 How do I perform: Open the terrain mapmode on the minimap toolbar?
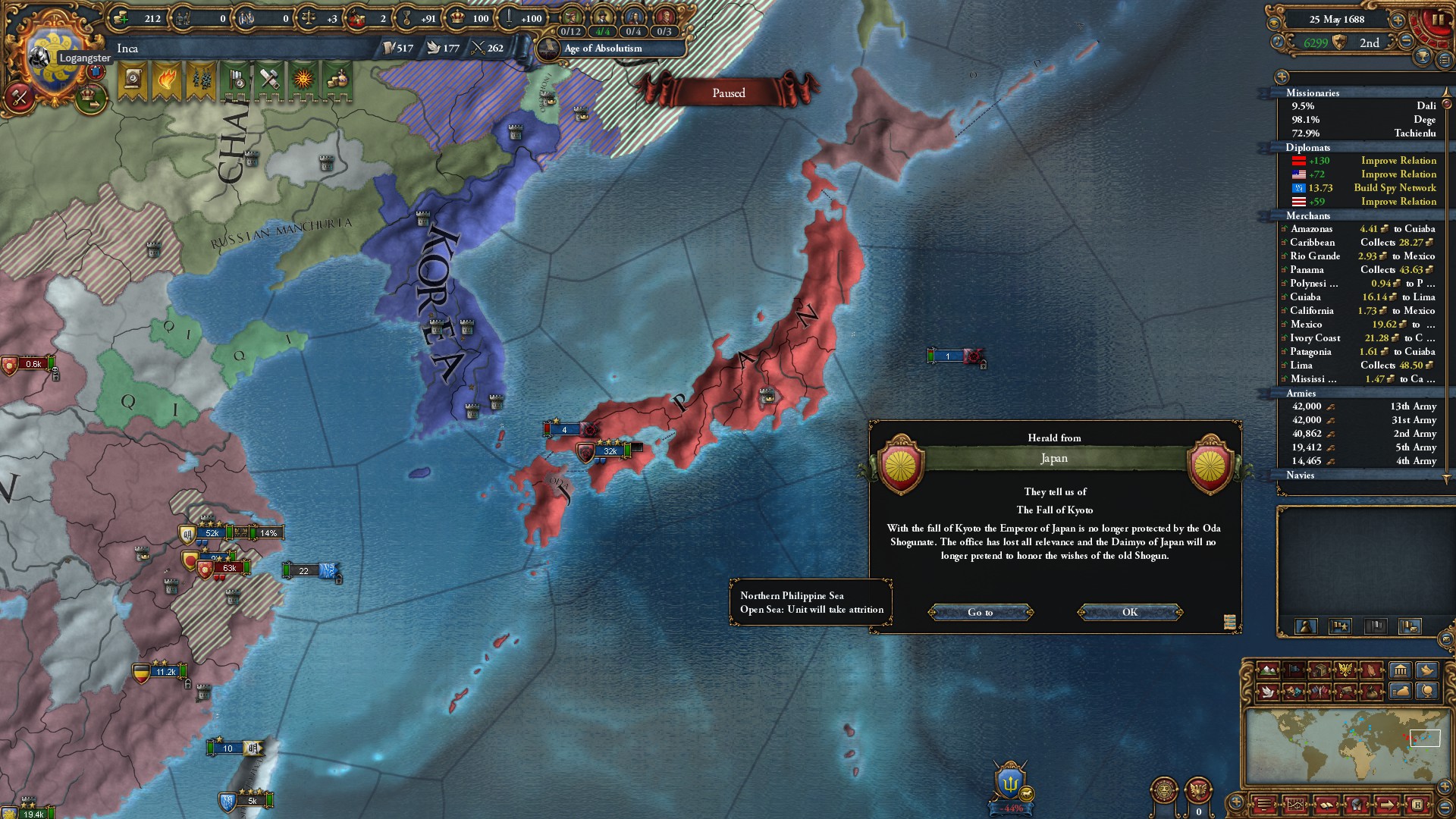(x=1268, y=670)
